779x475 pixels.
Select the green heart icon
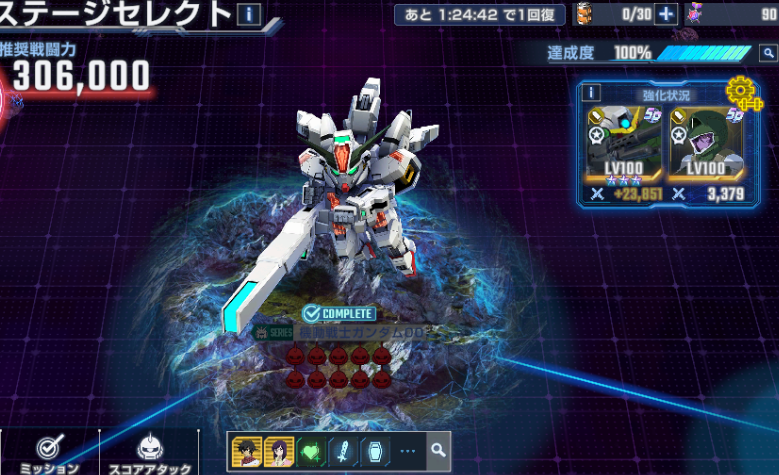[309, 450]
